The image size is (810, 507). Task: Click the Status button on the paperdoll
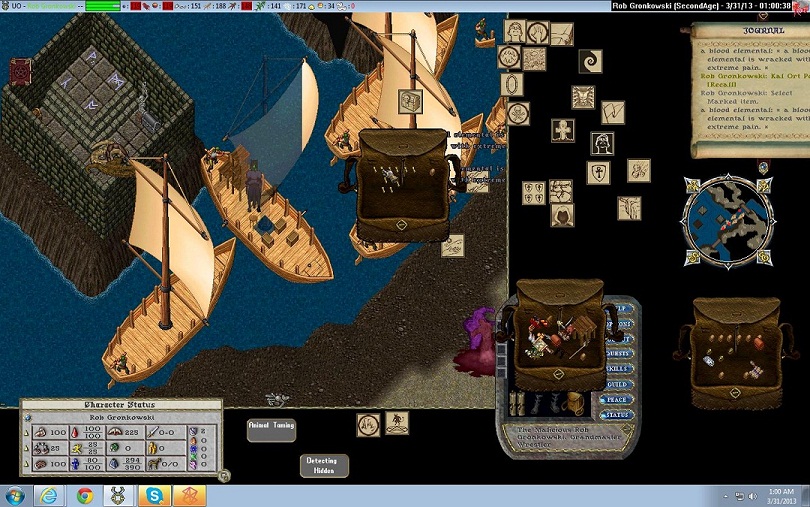(x=620, y=413)
